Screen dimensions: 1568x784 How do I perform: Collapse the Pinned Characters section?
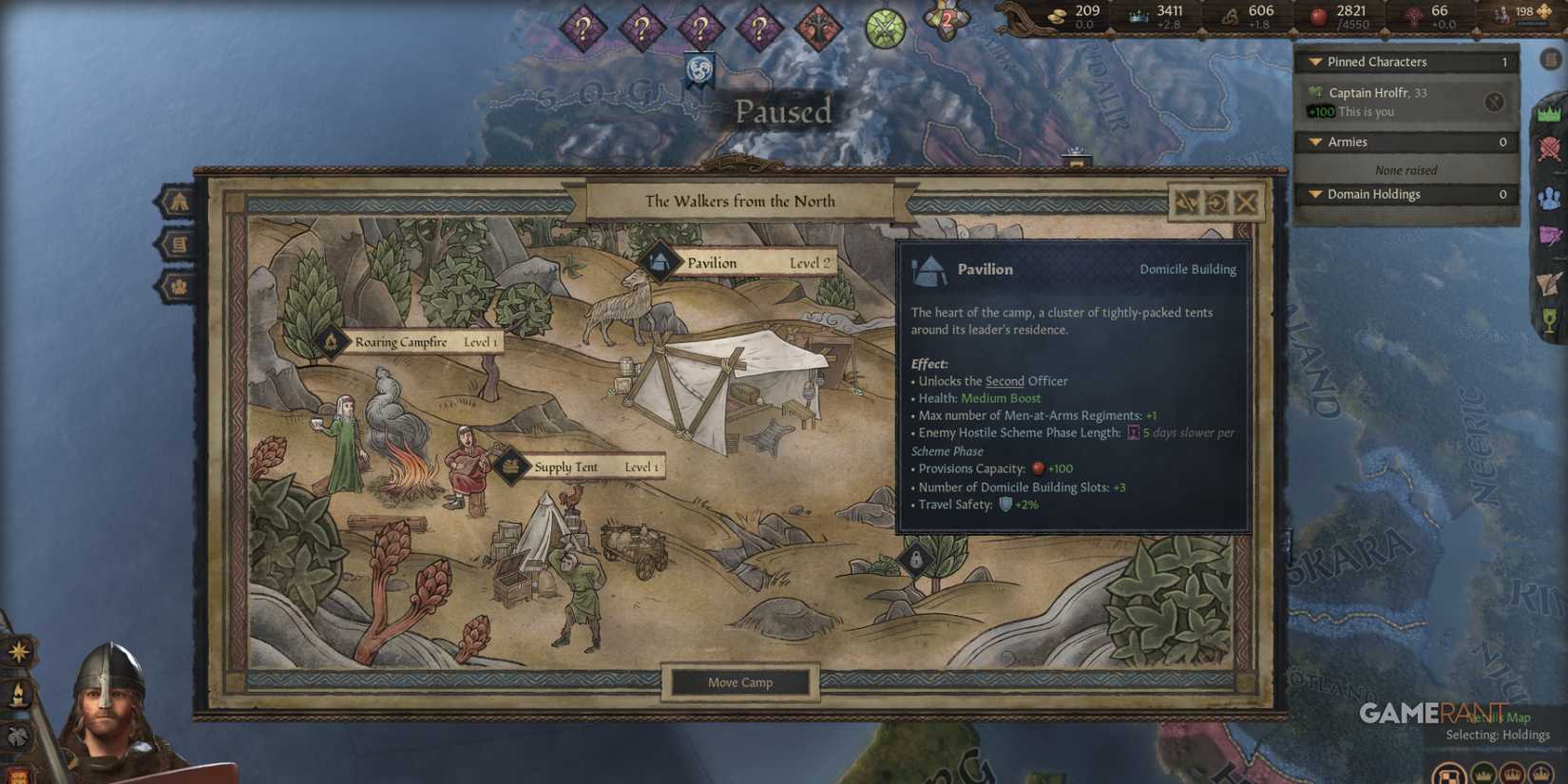(1314, 61)
